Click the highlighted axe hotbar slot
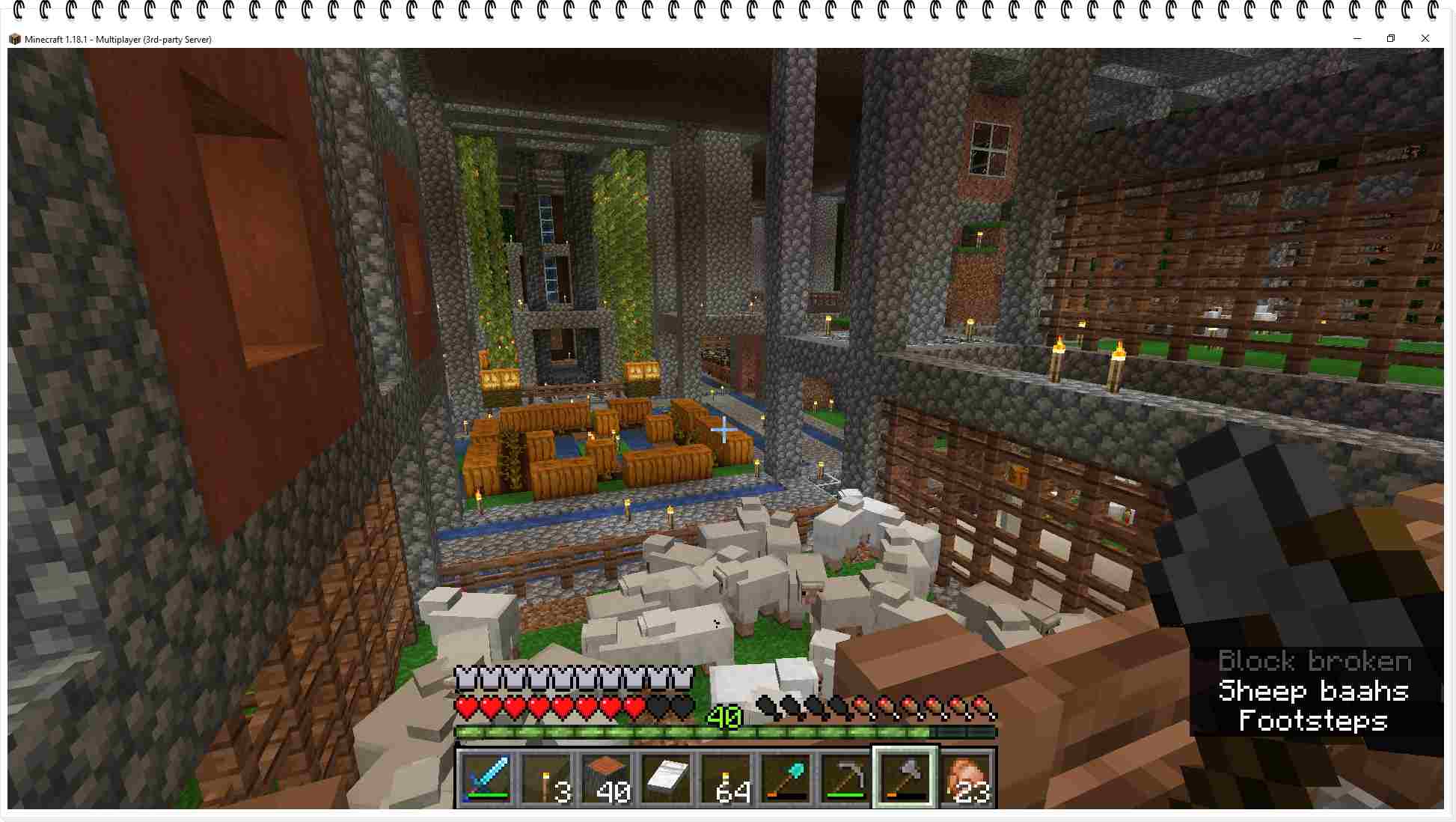This screenshot has width=1456, height=822. (x=905, y=778)
